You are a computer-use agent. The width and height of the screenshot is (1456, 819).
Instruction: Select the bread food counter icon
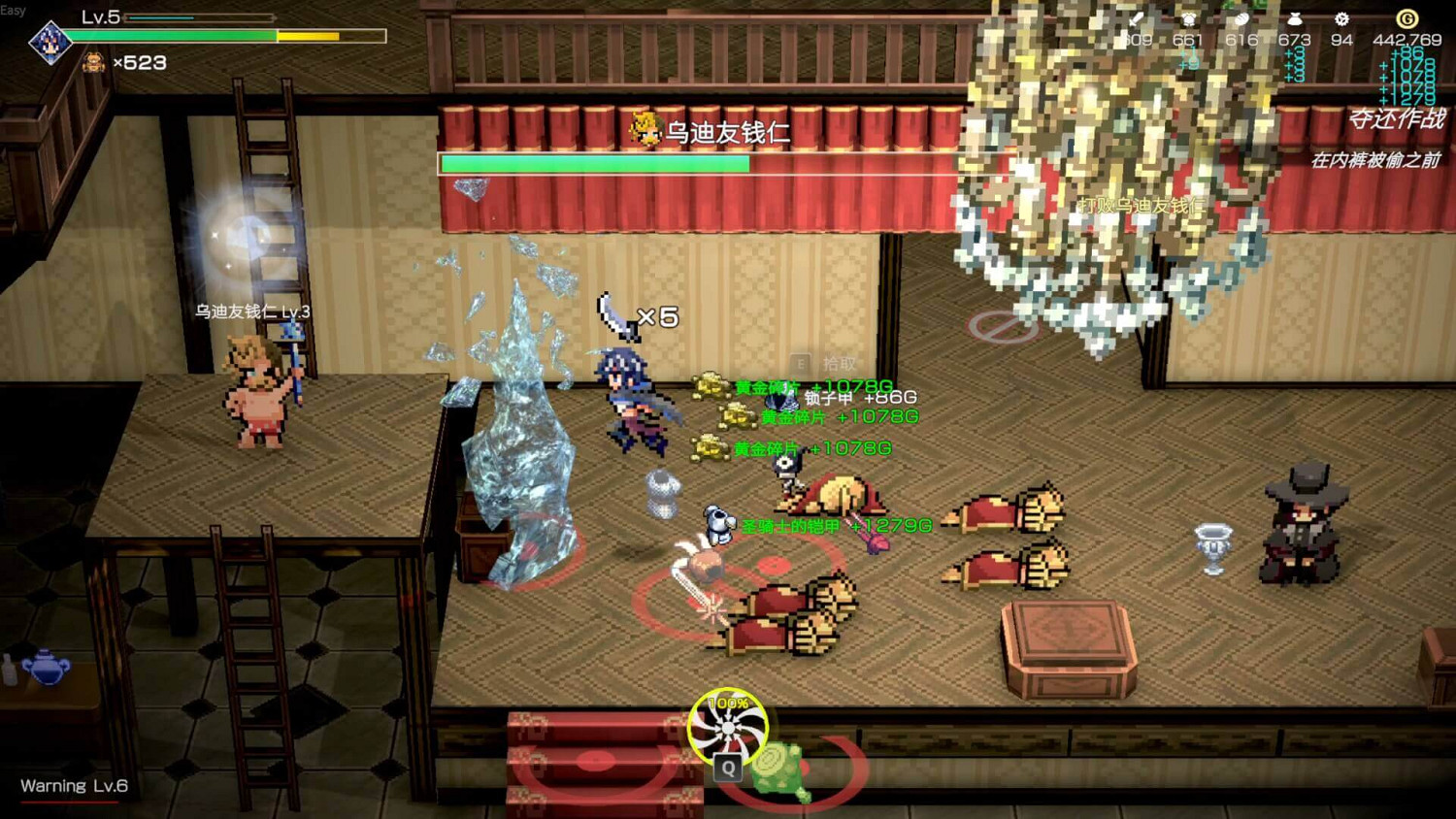click(1242, 18)
